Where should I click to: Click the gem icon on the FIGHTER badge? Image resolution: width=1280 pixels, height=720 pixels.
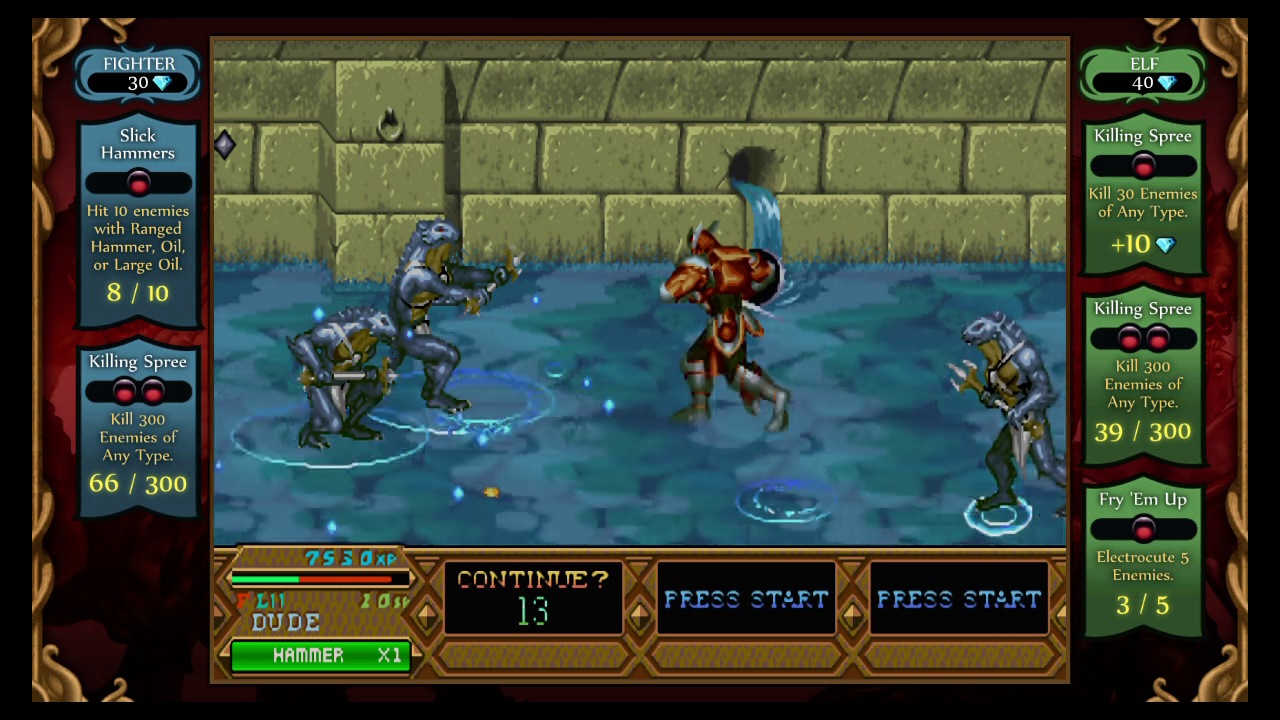(163, 83)
